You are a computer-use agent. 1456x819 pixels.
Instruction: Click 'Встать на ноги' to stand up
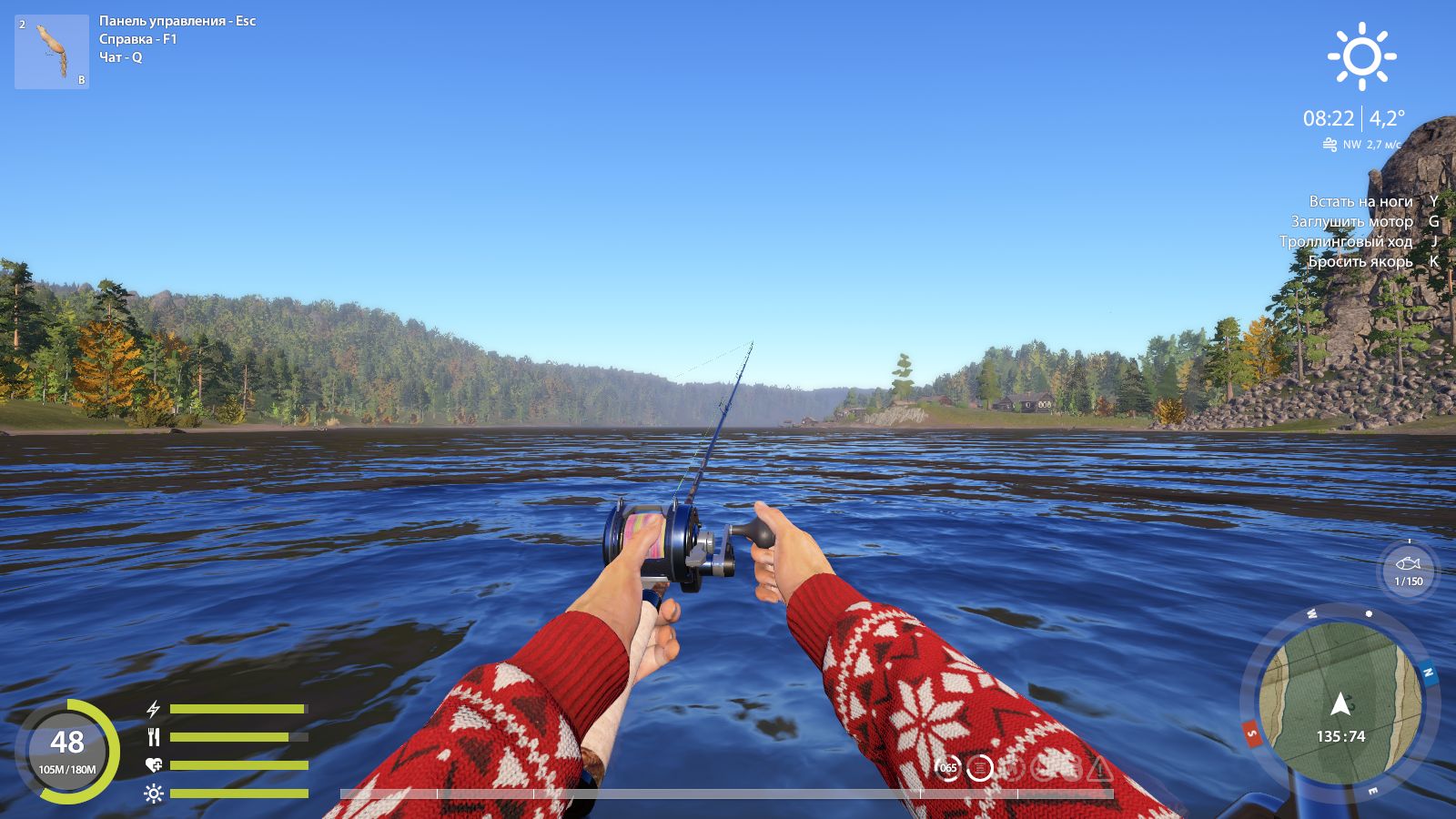1360,201
